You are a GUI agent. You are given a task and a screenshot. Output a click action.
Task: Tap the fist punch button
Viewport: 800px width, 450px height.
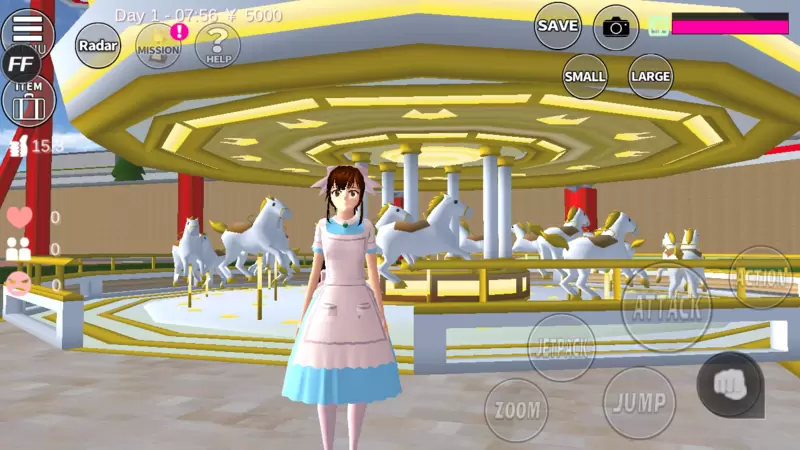pyautogui.click(x=730, y=385)
